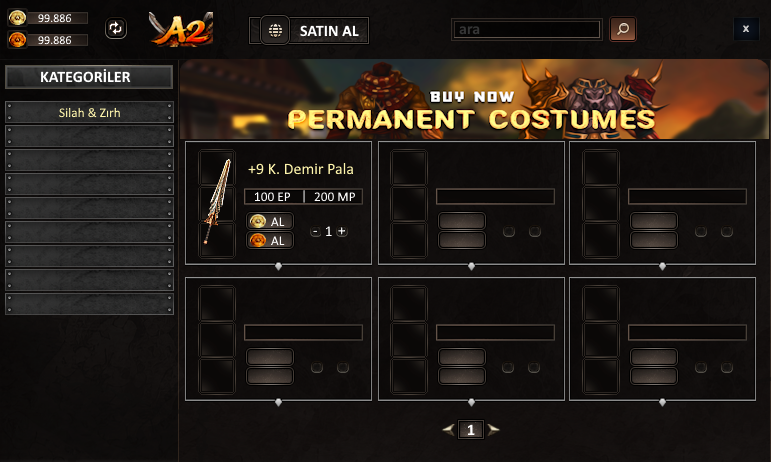Increase purchase quantity with the plus button
Screen dimensions: 771x462
(x=342, y=231)
